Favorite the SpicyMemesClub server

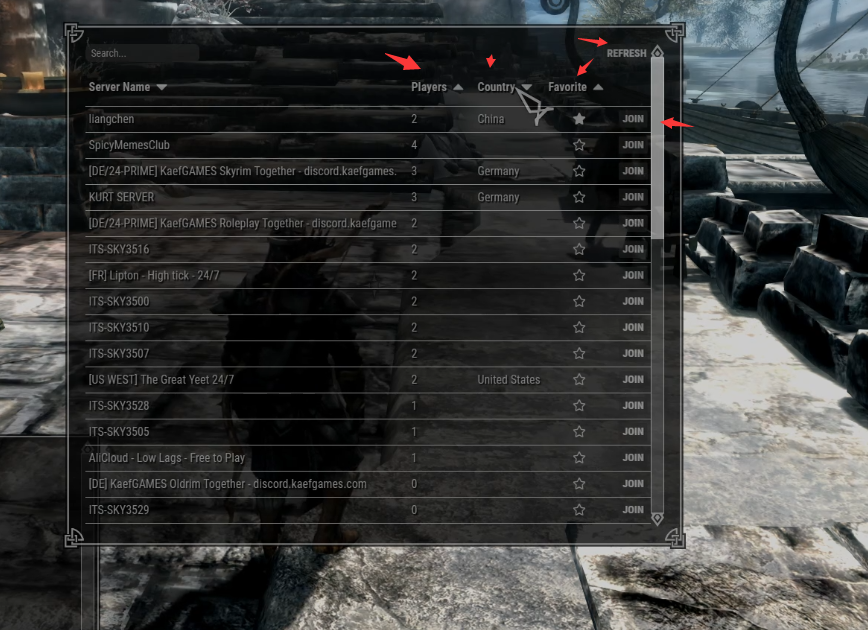click(579, 145)
